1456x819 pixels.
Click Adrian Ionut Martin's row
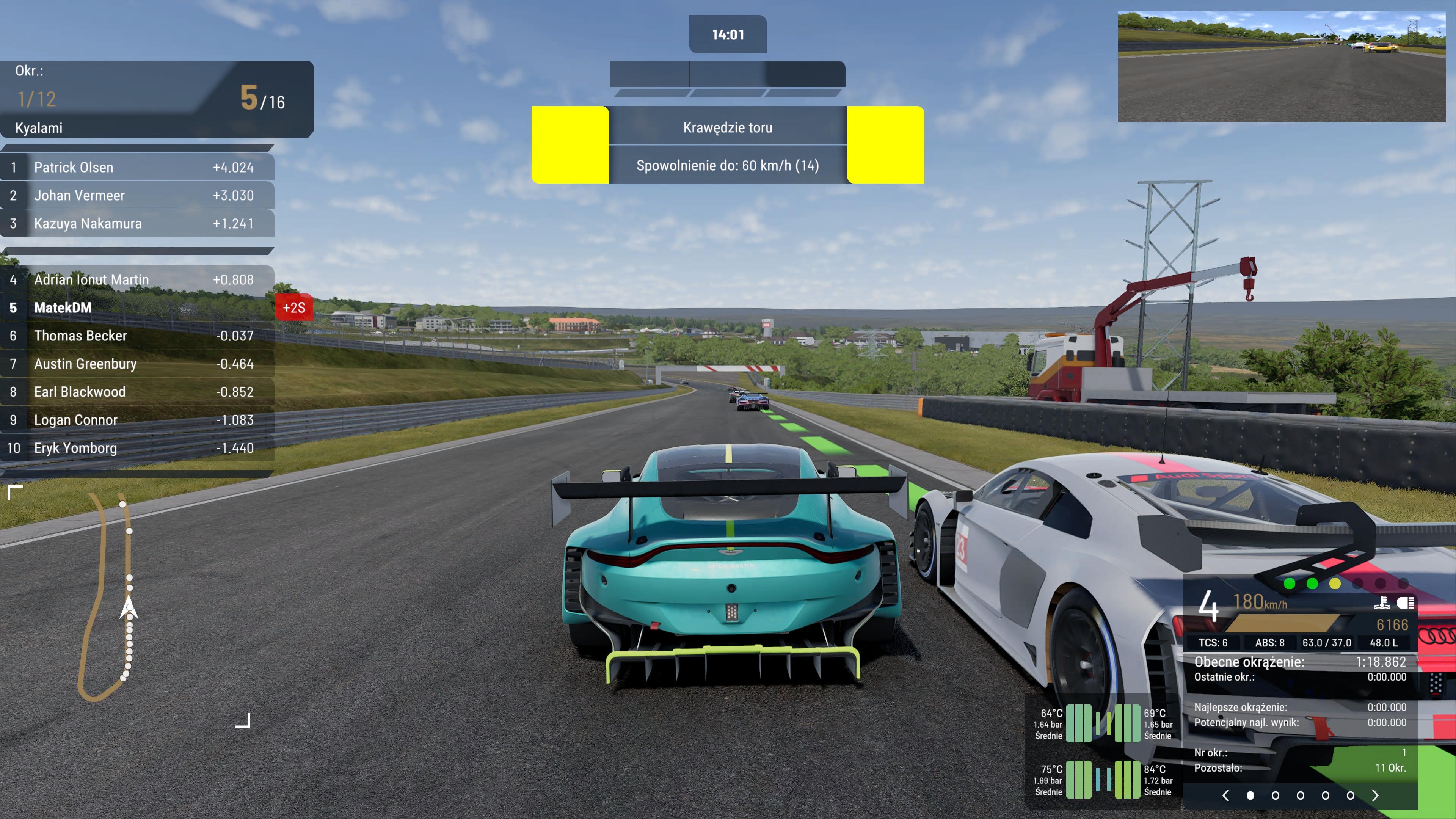tap(137, 279)
